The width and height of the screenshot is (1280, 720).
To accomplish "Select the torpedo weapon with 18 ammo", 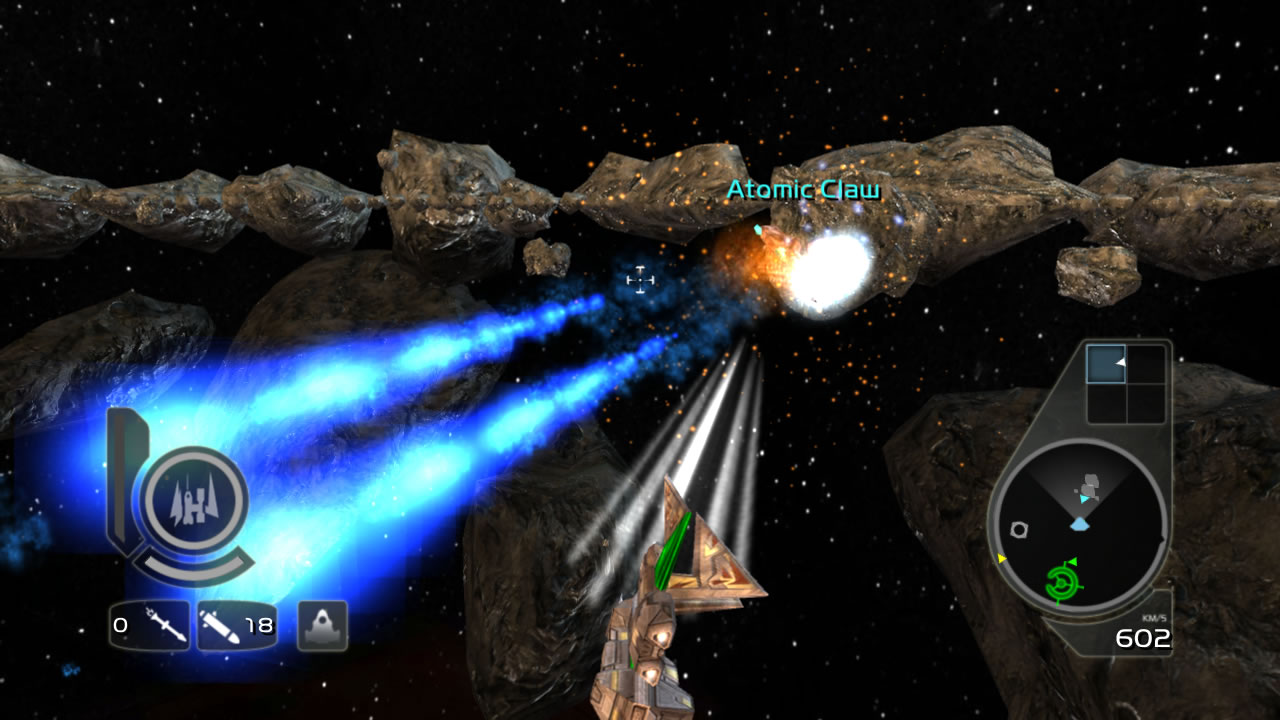I will coord(237,626).
